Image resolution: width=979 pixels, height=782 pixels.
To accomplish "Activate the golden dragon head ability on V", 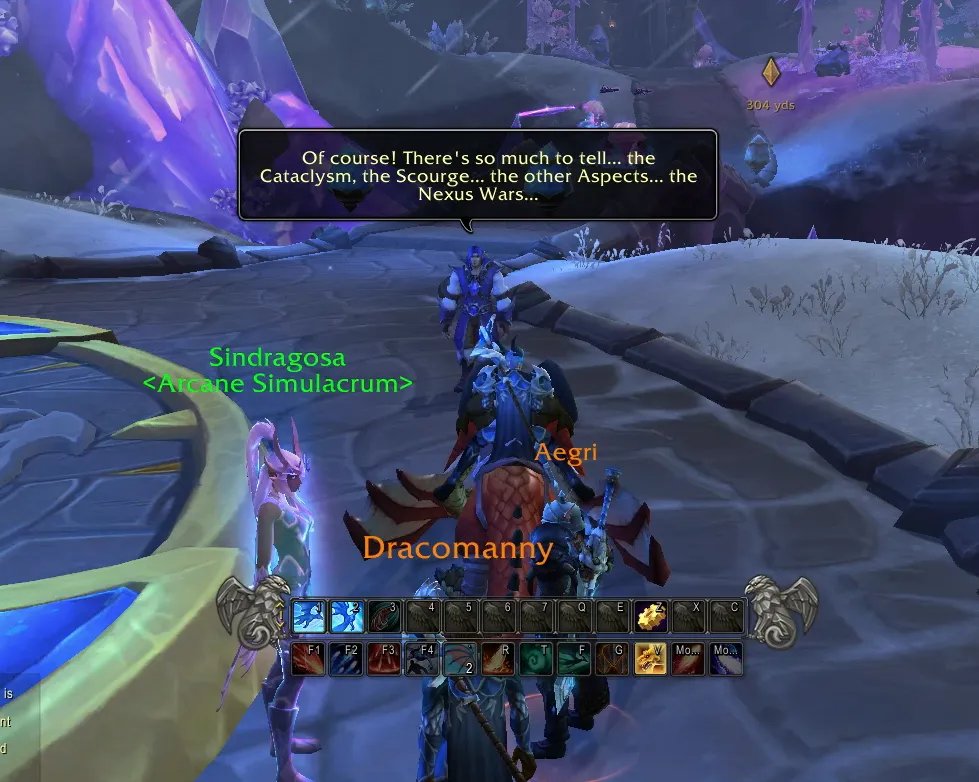I will 651,659.
